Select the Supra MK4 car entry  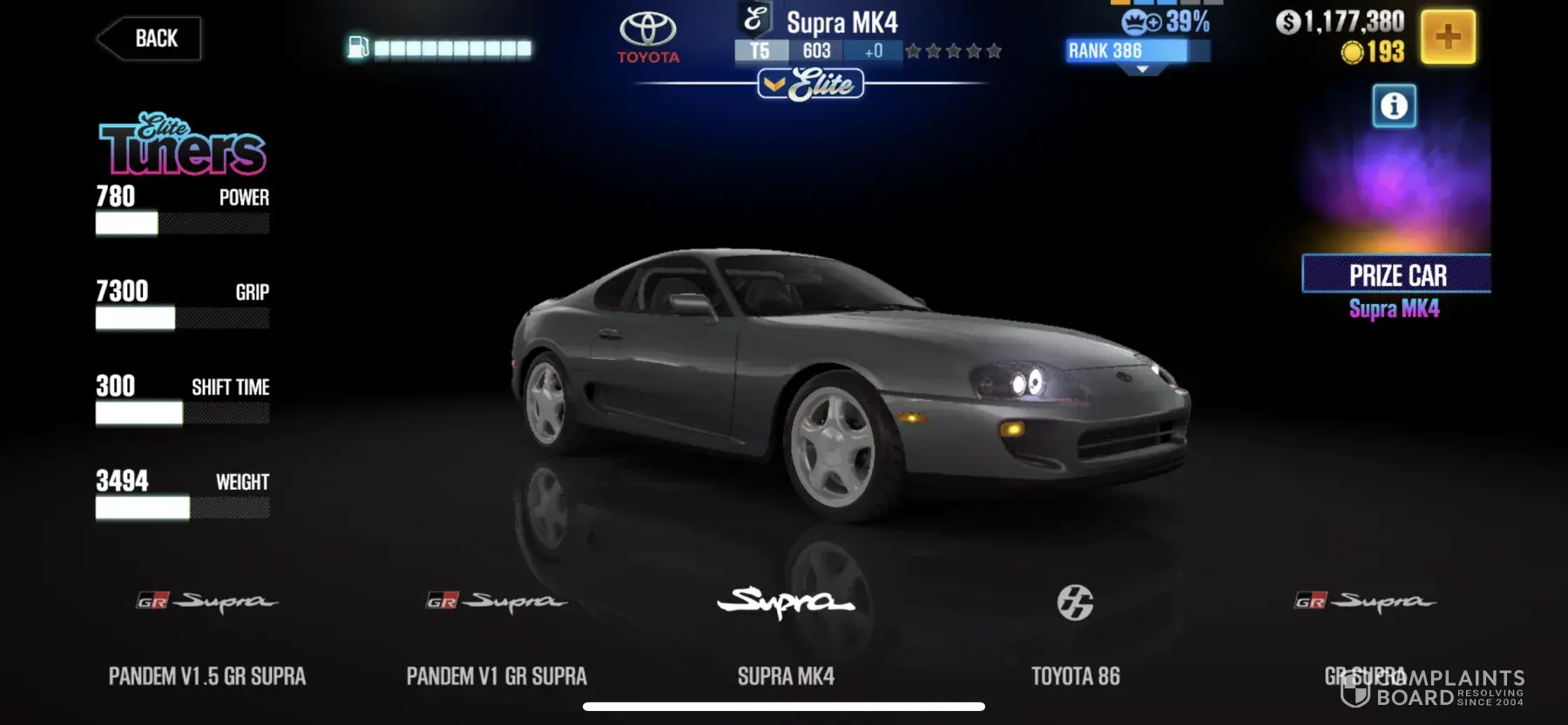(786, 636)
